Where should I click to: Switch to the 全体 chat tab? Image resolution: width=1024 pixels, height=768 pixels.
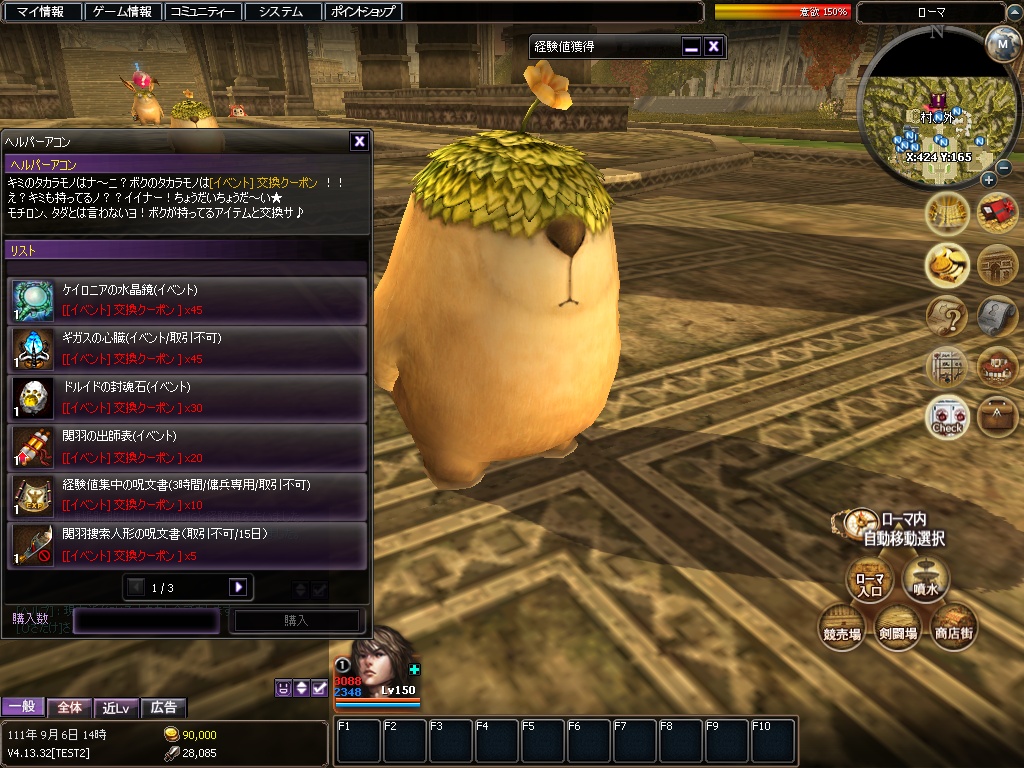[x=70, y=707]
